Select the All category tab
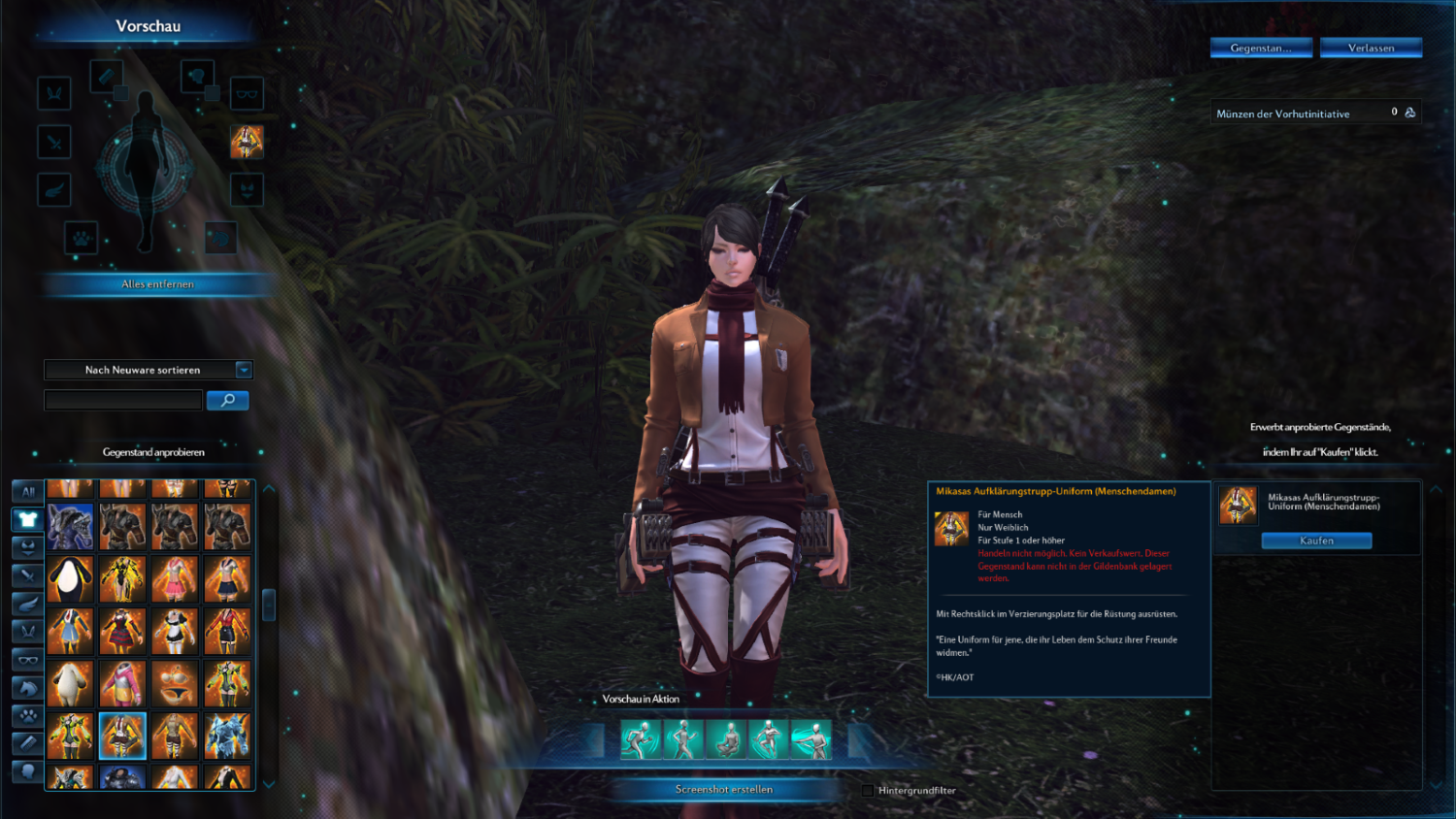 pyautogui.click(x=28, y=491)
